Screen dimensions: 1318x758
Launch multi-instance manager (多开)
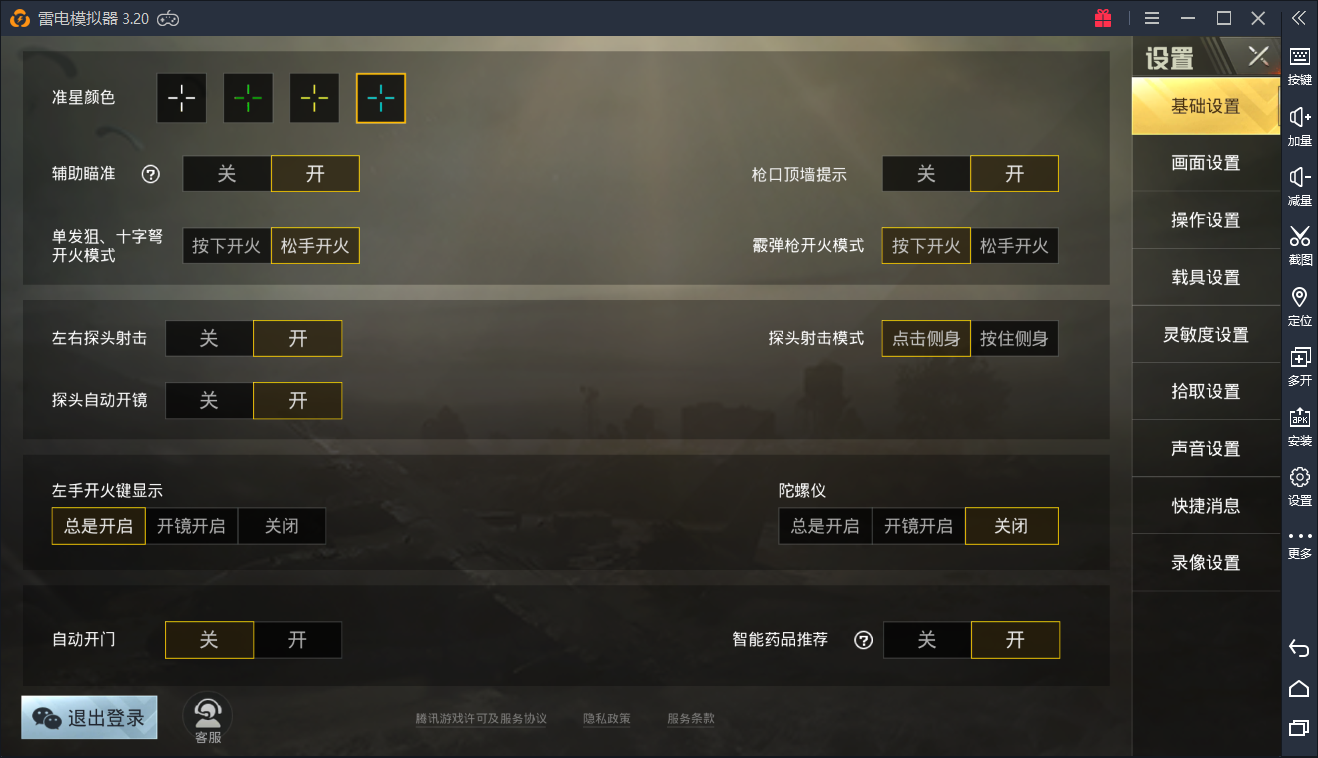click(1299, 367)
